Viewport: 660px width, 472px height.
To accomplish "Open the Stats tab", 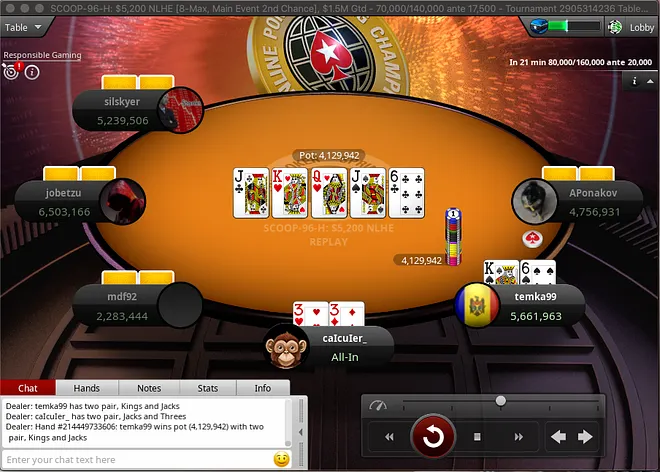I will pyautogui.click(x=208, y=388).
